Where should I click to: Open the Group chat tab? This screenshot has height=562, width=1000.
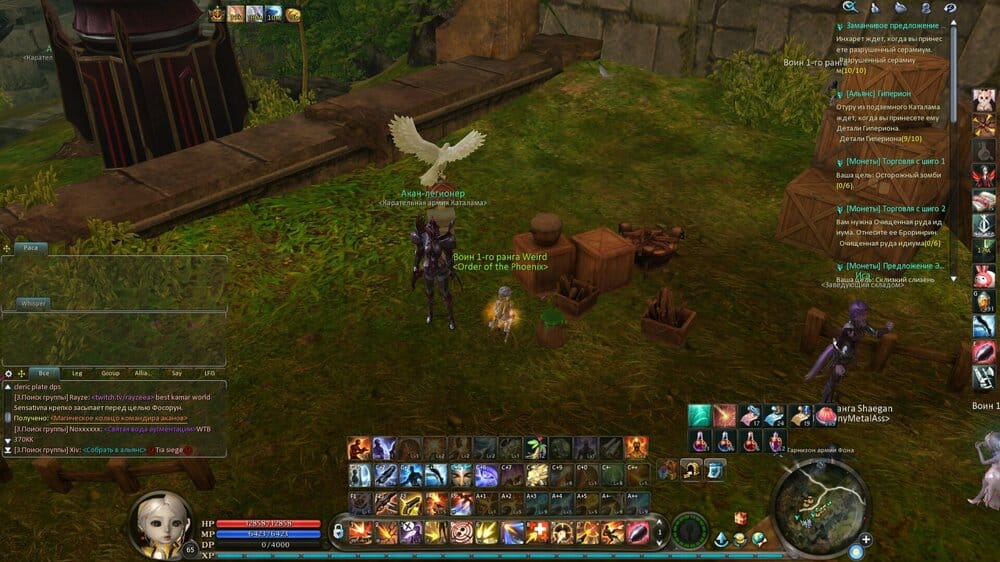pos(111,373)
